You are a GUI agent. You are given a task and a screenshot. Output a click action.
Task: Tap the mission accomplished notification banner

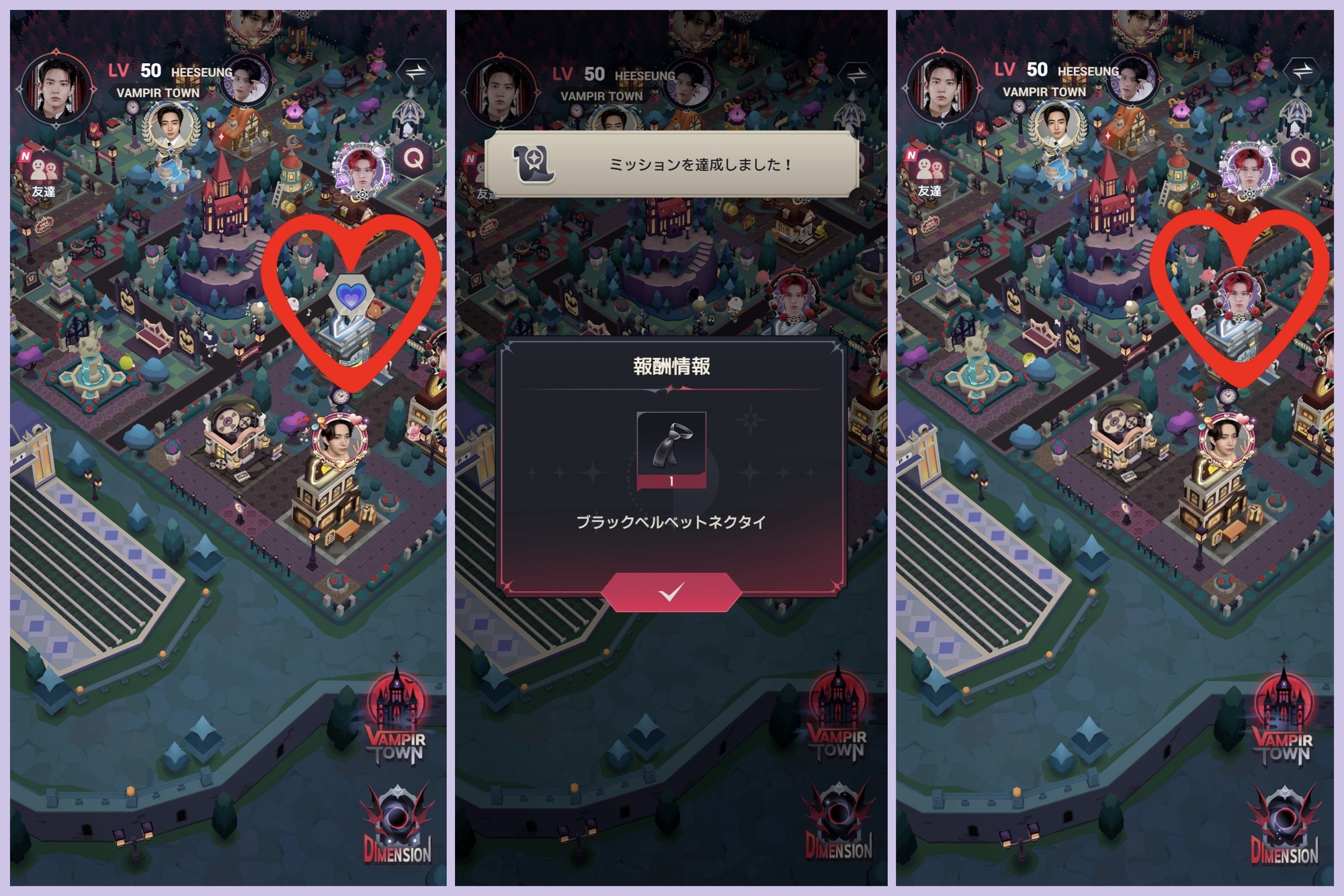[671, 164]
